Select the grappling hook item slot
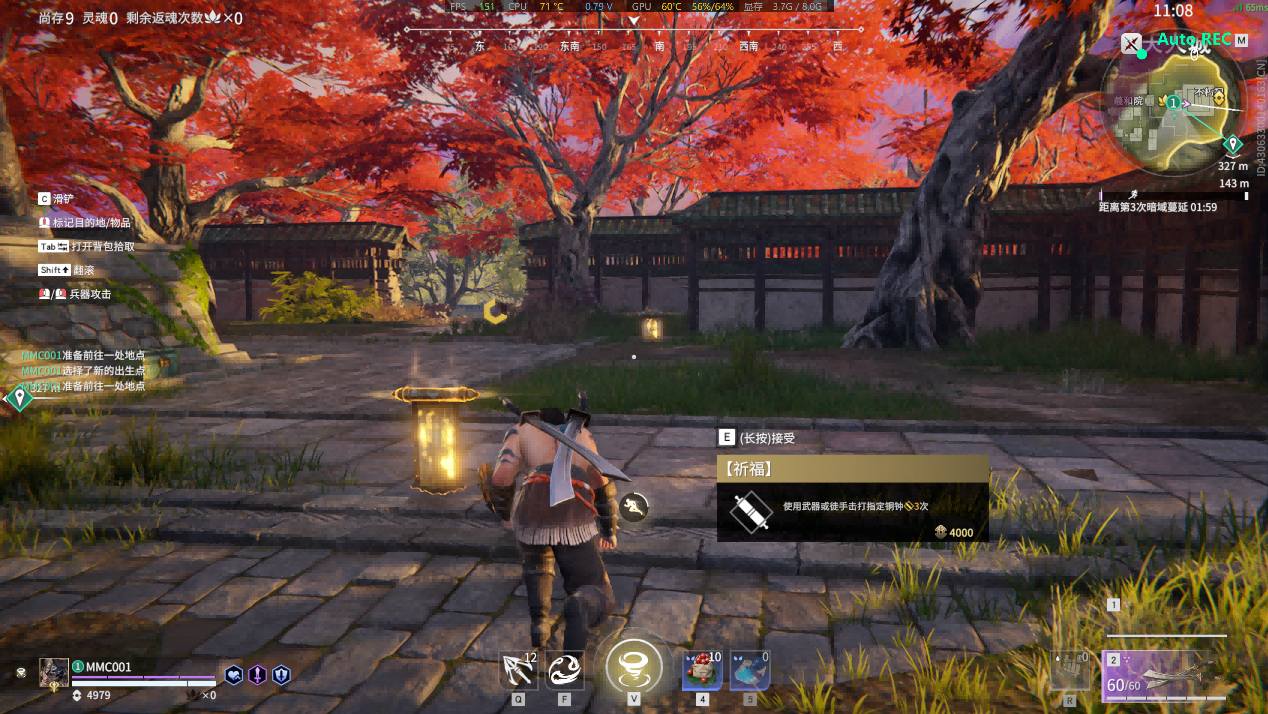The image size is (1268, 714). [519, 670]
